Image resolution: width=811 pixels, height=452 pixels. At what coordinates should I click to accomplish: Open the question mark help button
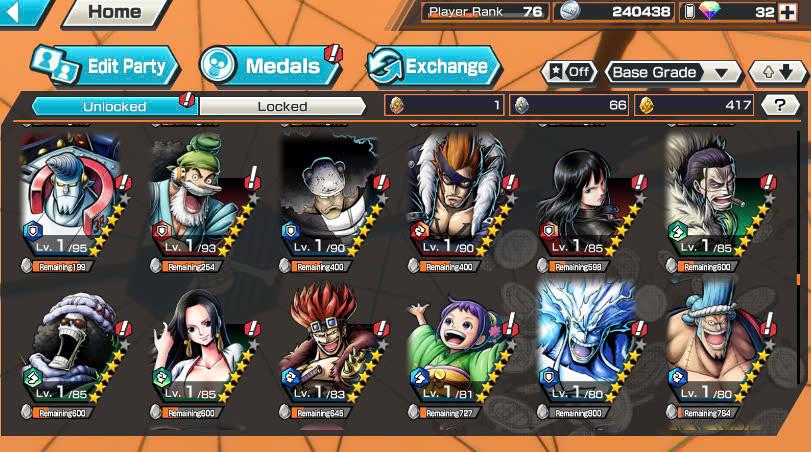pos(779,105)
